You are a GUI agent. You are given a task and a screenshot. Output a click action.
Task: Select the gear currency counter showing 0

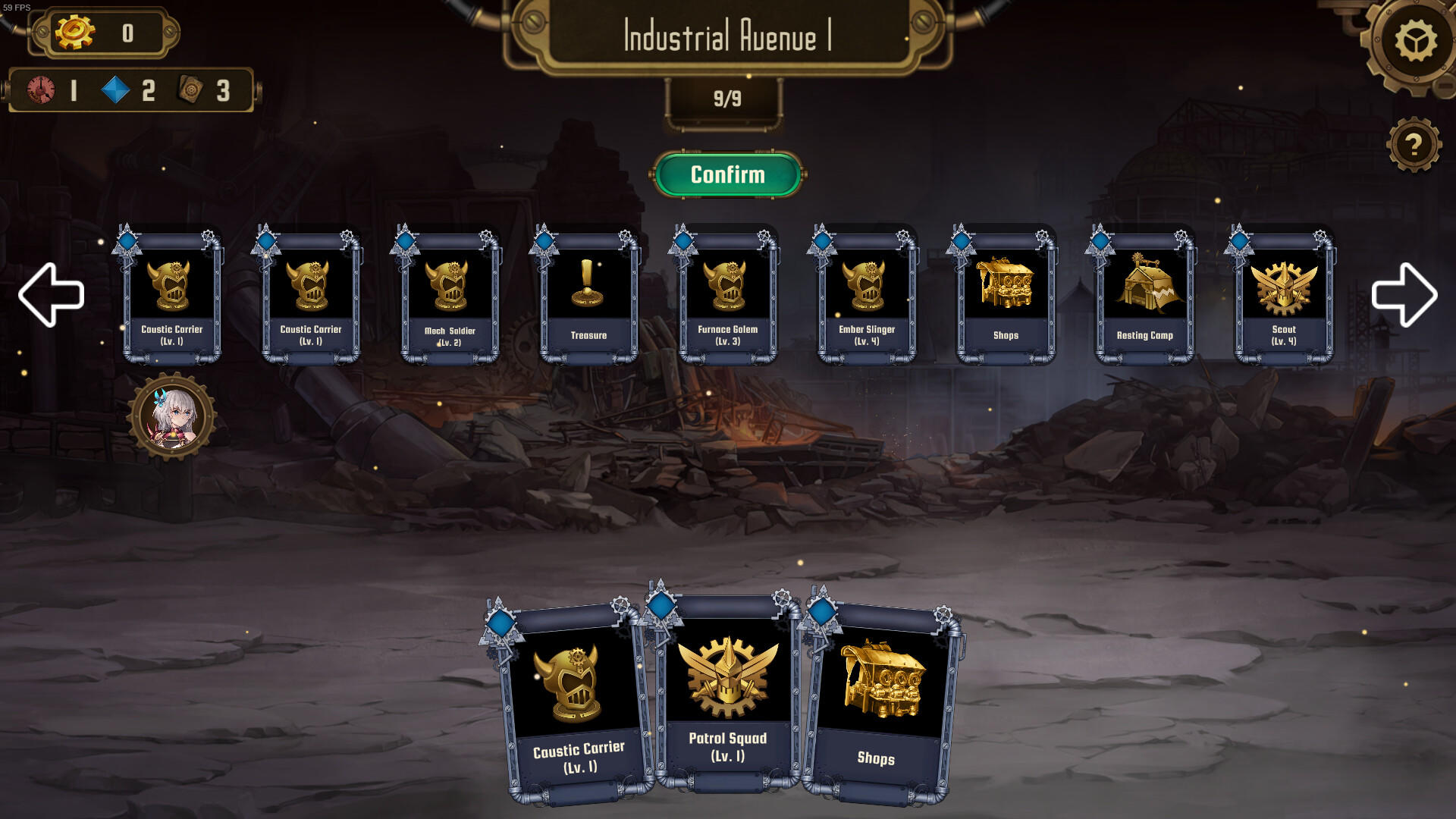[x=102, y=30]
